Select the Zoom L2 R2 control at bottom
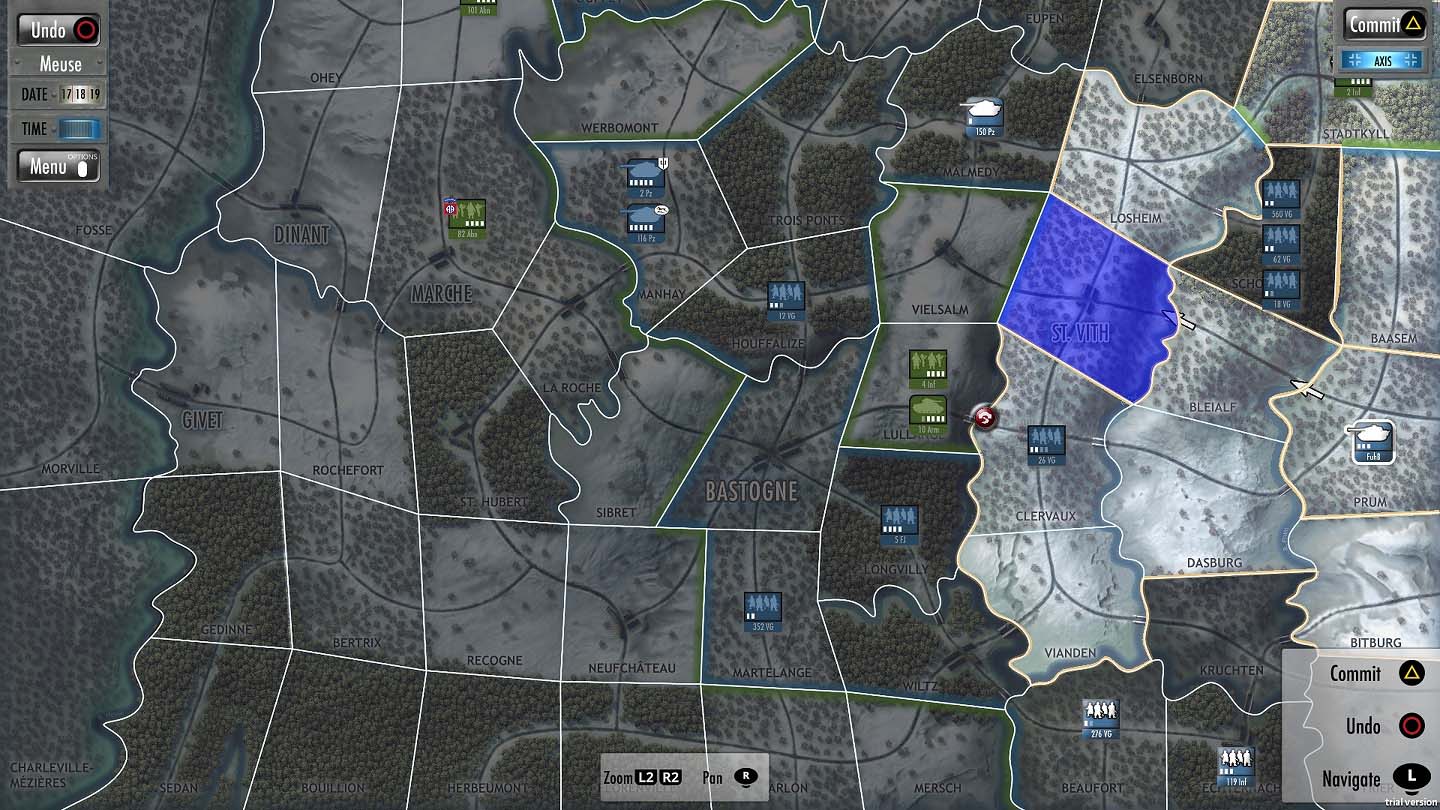 [x=645, y=775]
